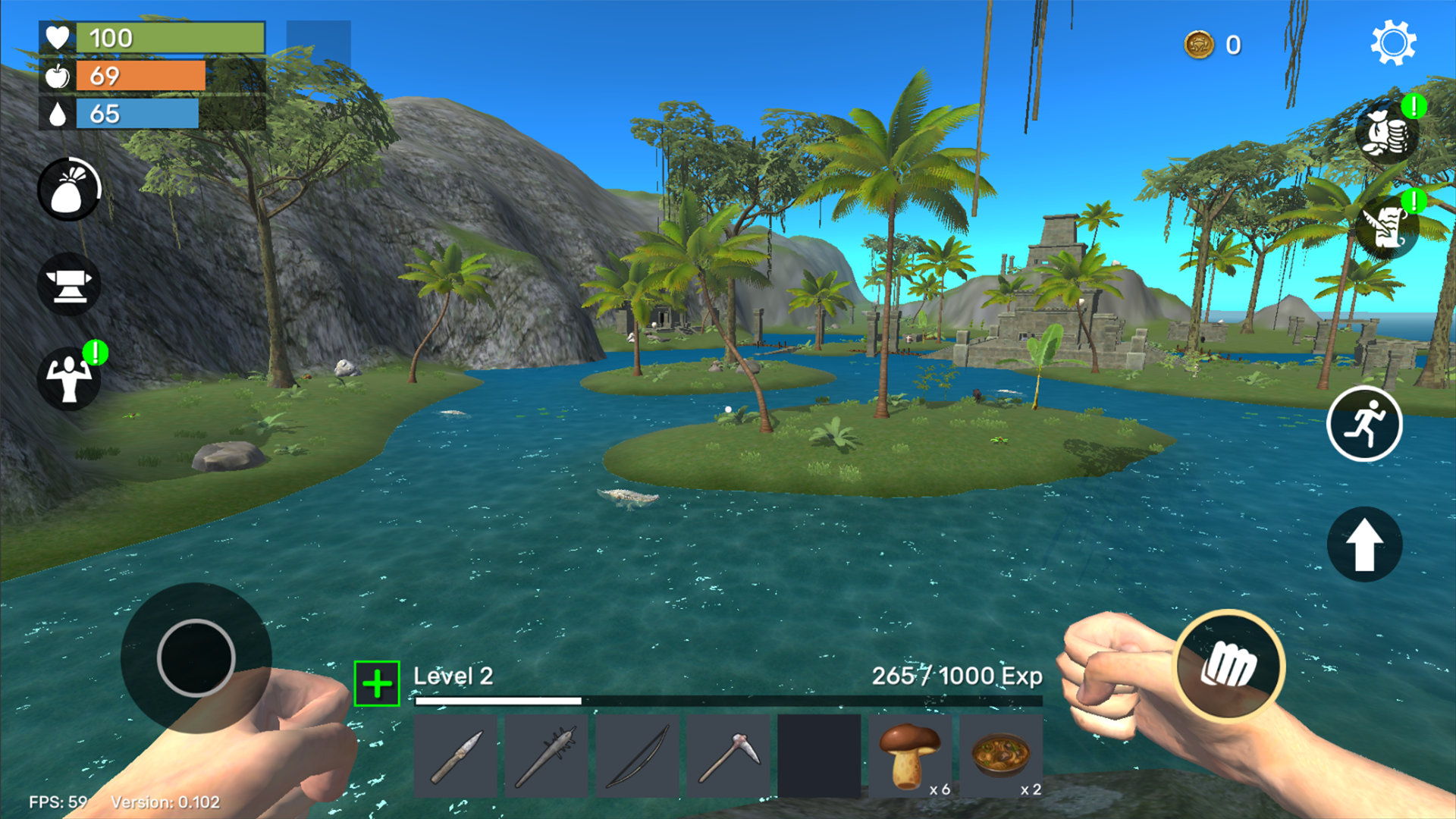Open the character skills panel
The width and height of the screenshot is (1456, 819).
pos(69,378)
